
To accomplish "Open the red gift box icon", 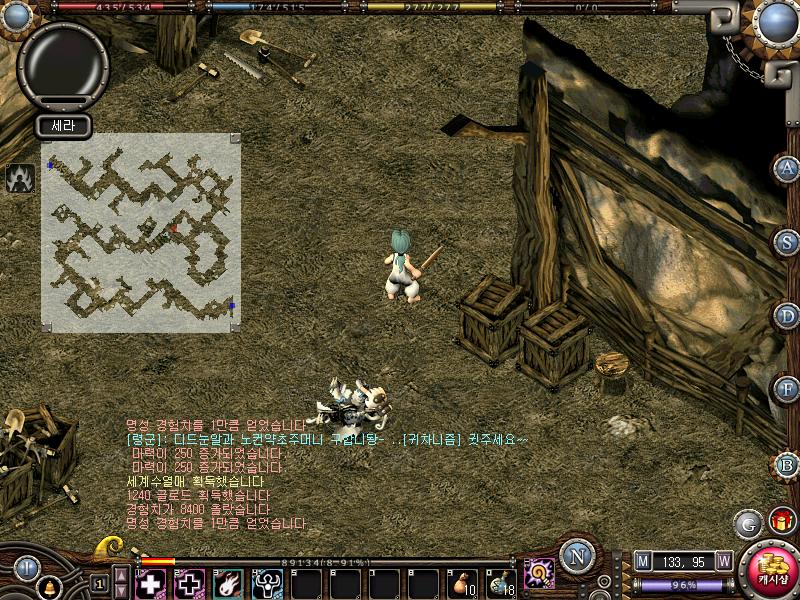I will click(x=779, y=520).
